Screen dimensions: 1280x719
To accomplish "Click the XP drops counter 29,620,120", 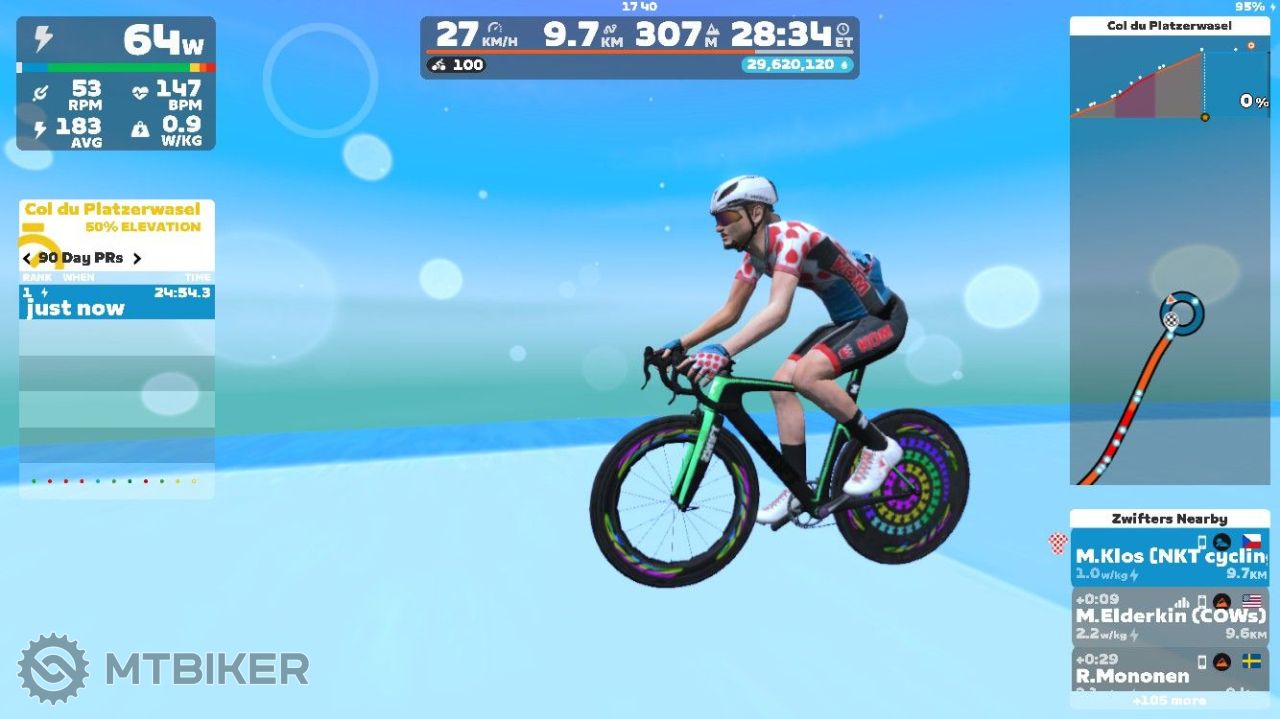I will click(796, 65).
